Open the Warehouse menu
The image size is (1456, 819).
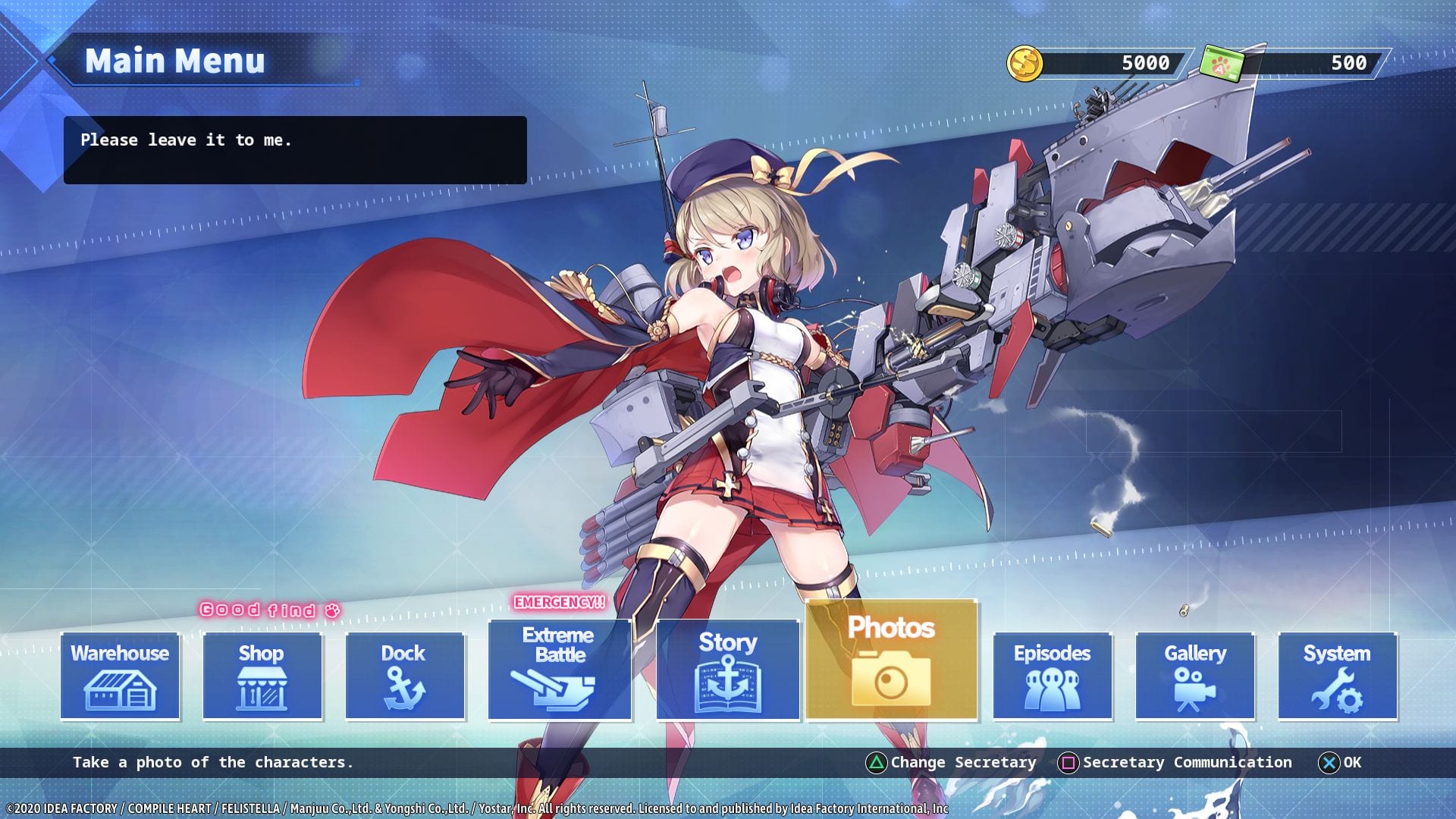120,676
